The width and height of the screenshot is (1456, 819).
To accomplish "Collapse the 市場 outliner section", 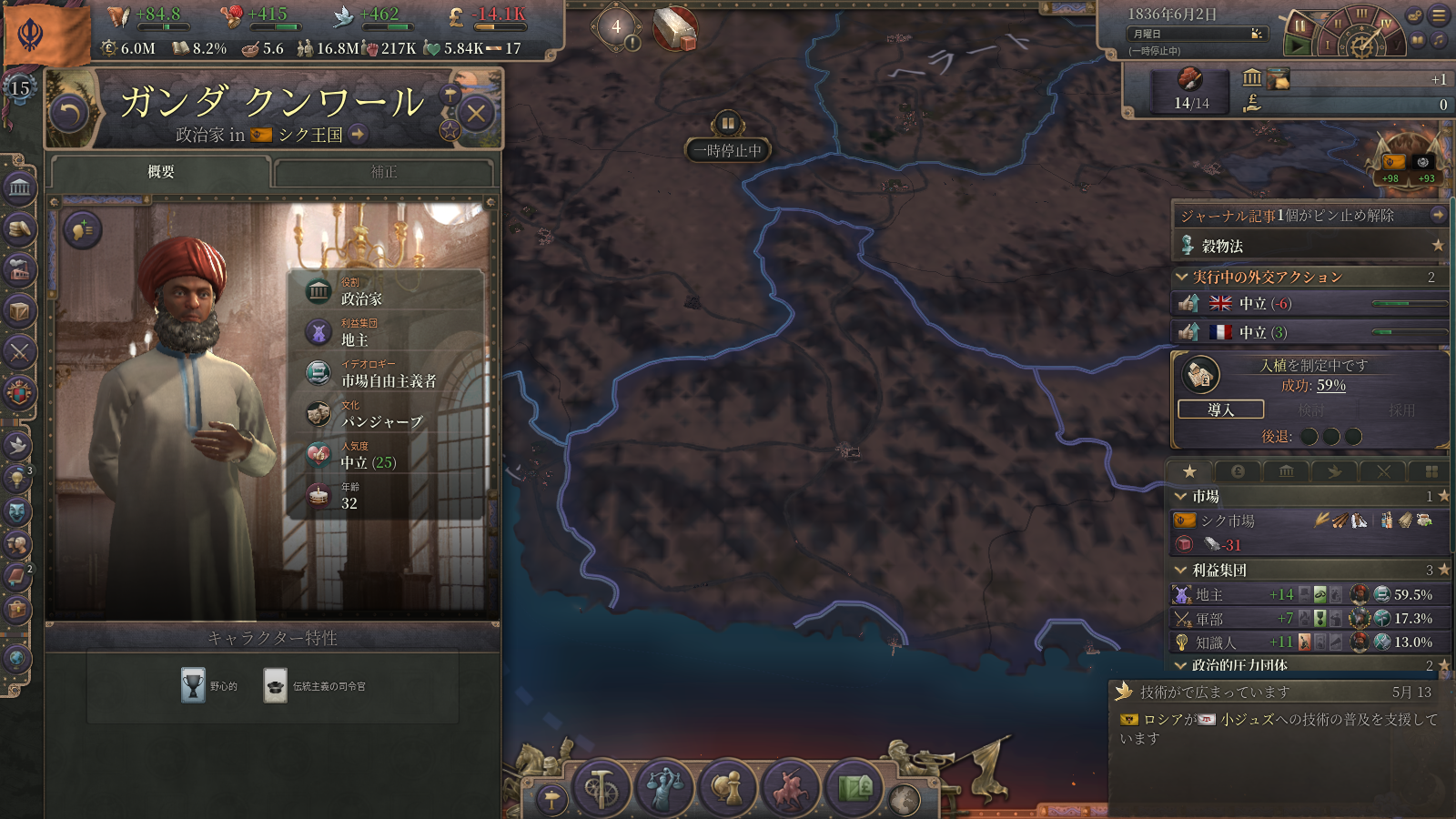I will [1181, 497].
